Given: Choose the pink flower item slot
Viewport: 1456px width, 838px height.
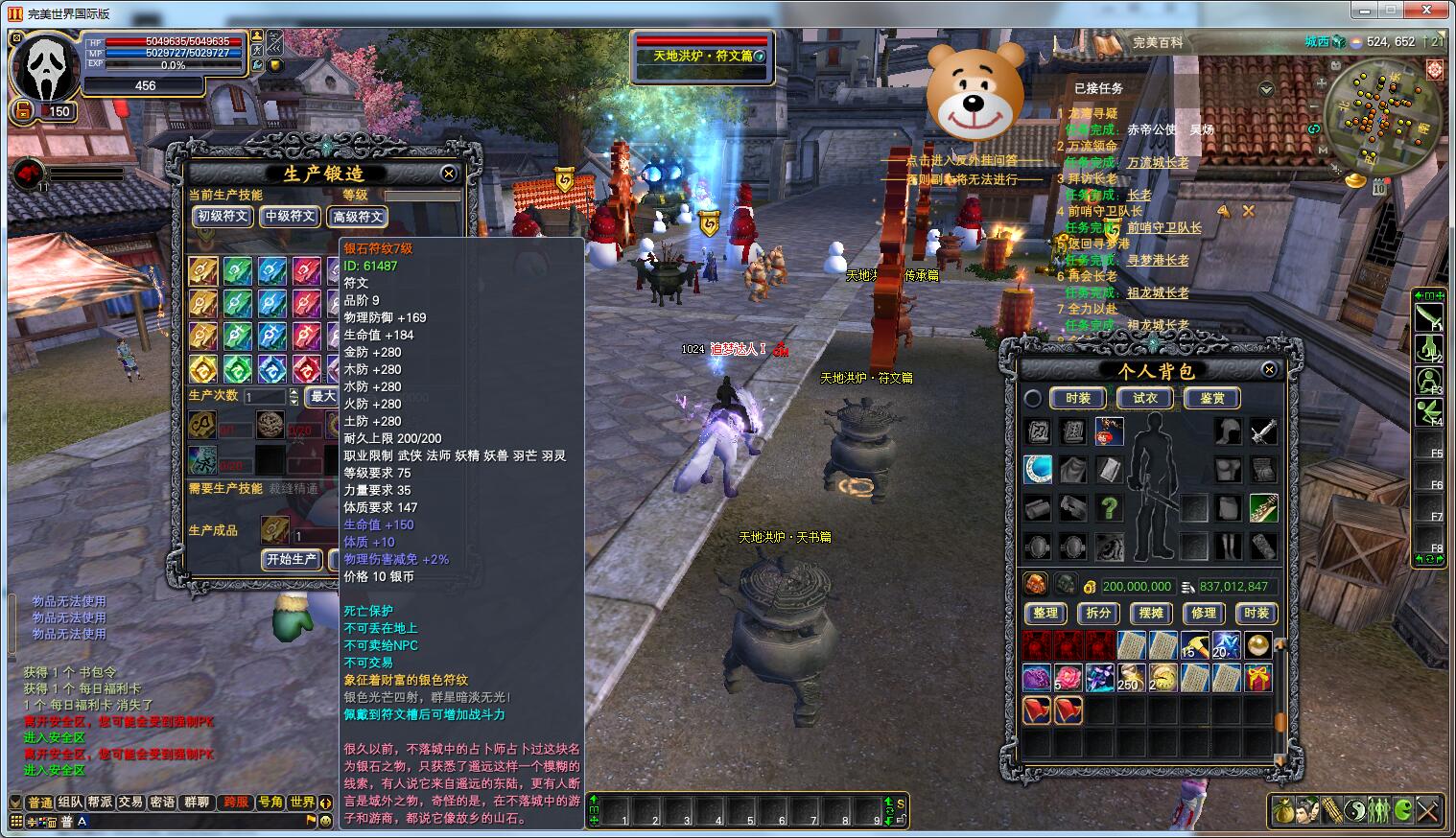Looking at the screenshot, I should pos(1068,678).
